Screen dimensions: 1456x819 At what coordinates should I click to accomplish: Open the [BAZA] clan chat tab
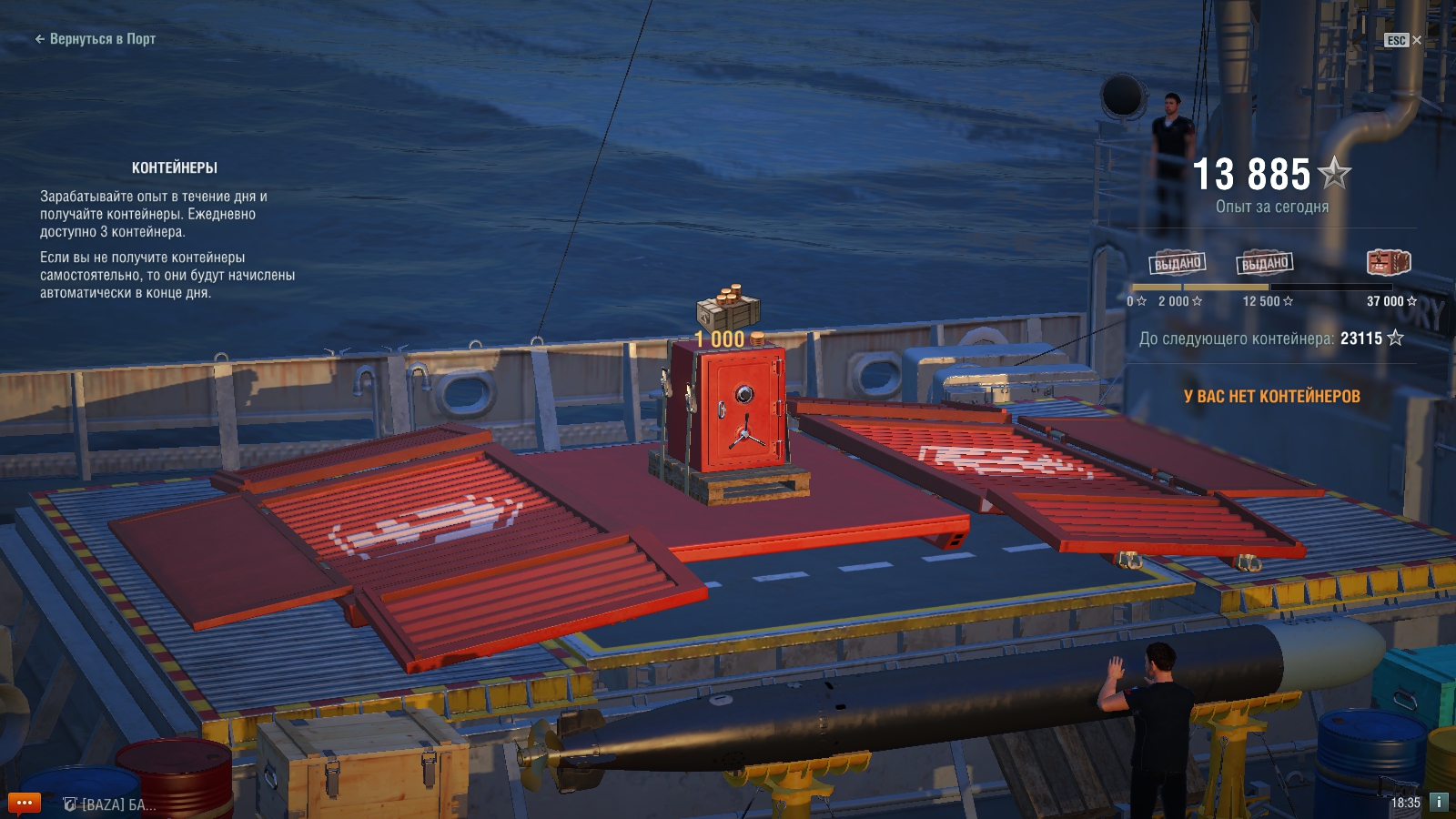point(110,804)
